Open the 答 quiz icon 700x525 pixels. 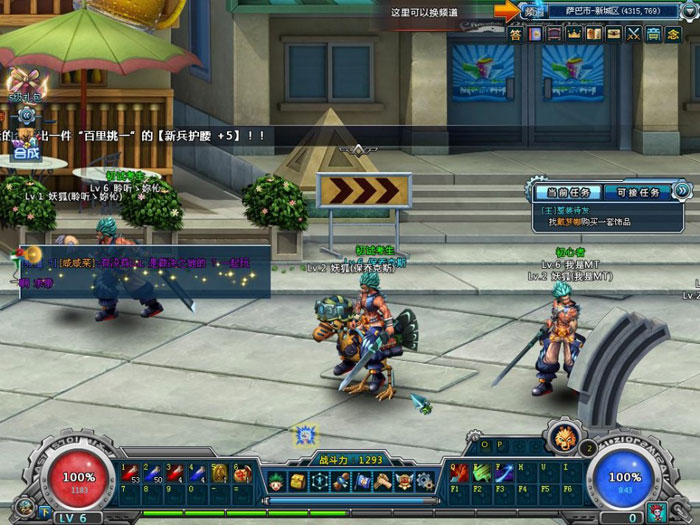coord(515,34)
